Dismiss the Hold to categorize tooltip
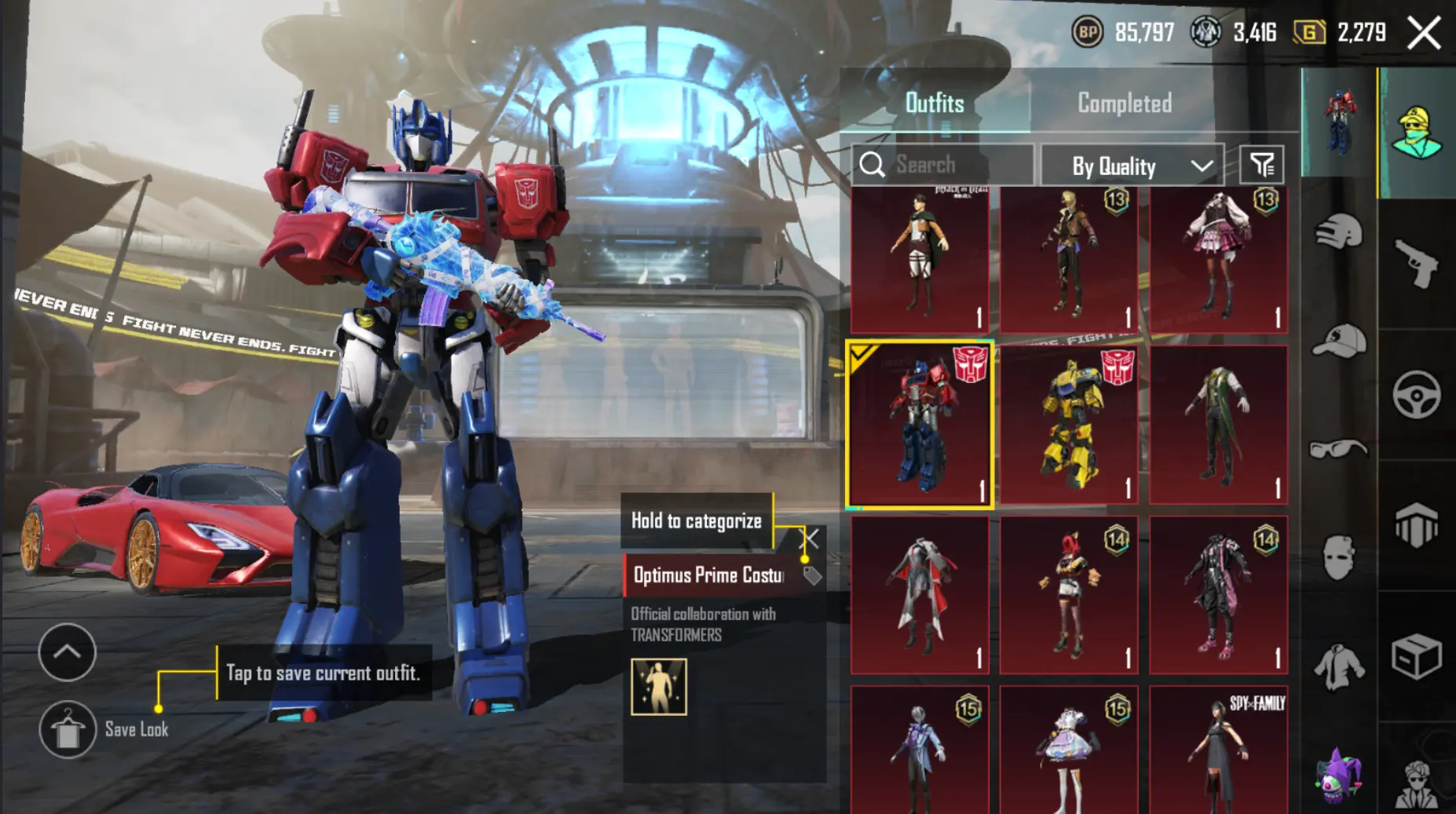This screenshot has width=1456, height=814. click(x=810, y=538)
